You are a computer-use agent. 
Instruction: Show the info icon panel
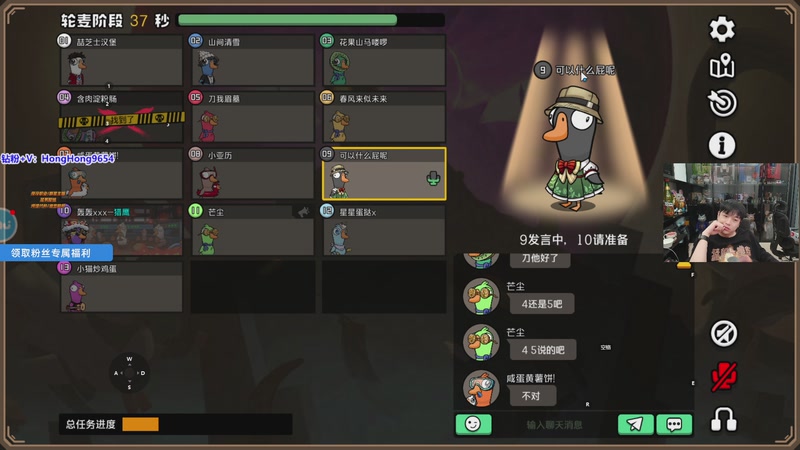click(x=722, y=144)
